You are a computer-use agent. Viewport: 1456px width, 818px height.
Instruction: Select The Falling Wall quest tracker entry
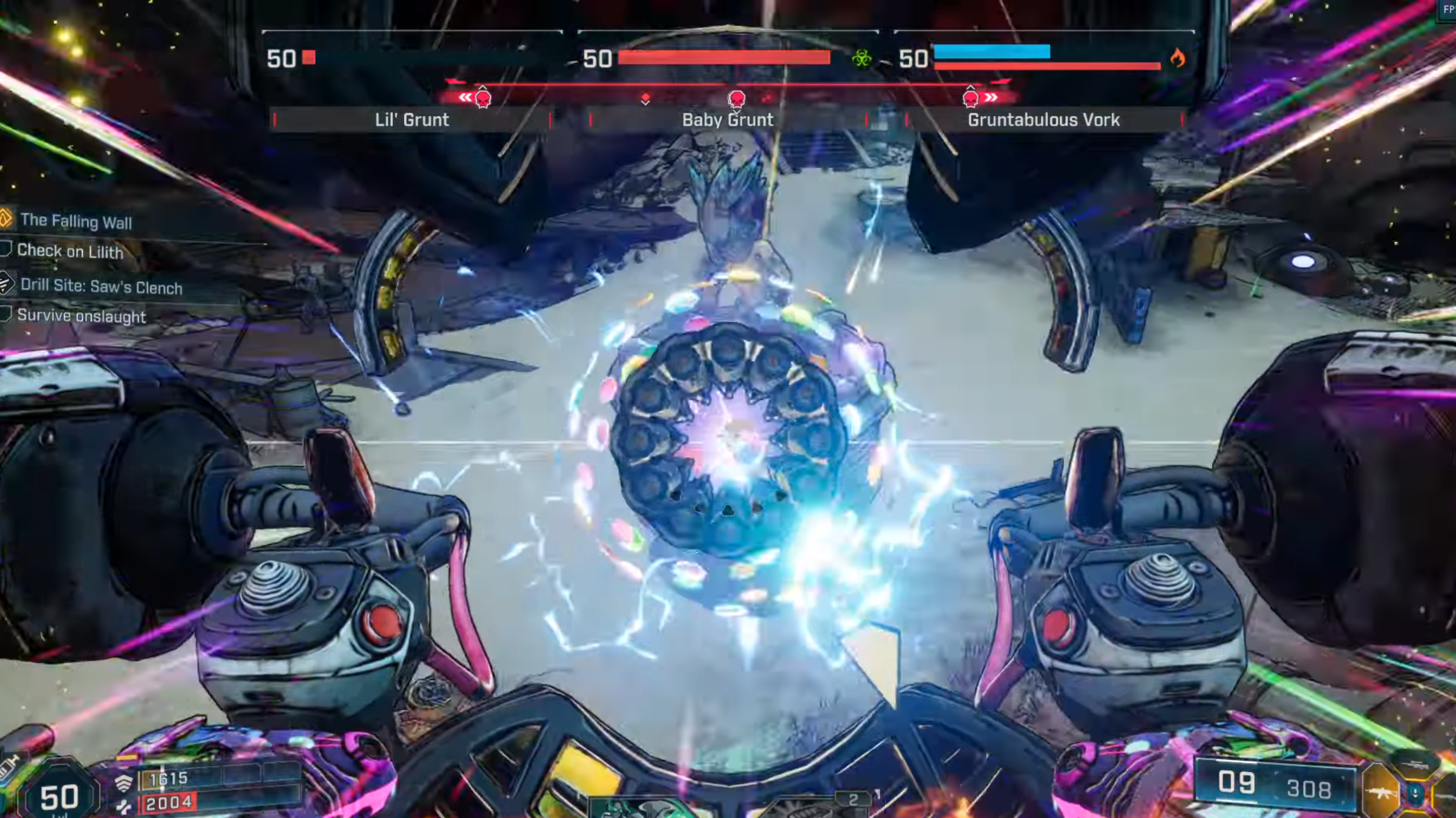pos(76,221)
